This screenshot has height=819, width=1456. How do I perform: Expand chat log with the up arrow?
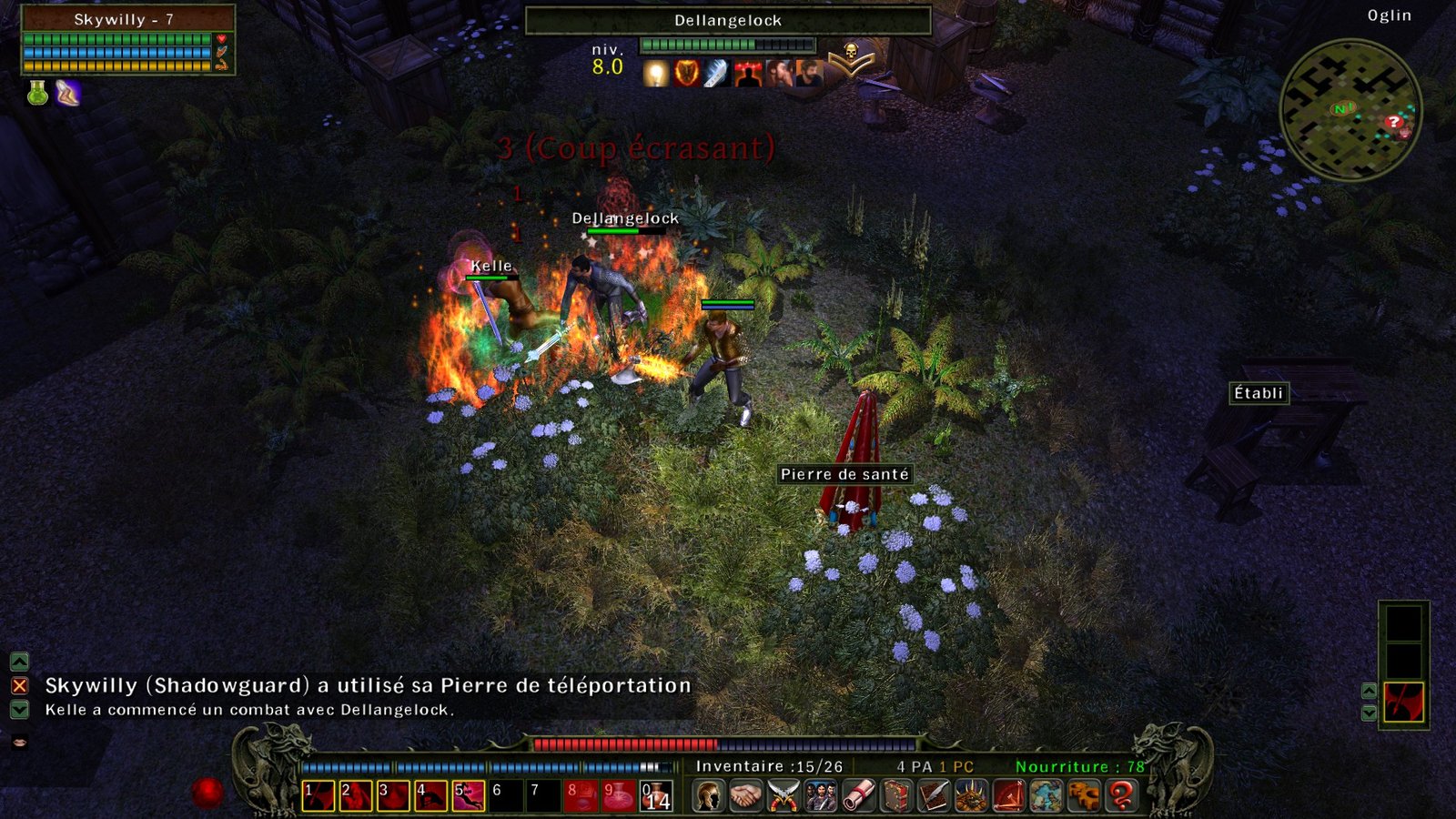click(x=19, y=662)
